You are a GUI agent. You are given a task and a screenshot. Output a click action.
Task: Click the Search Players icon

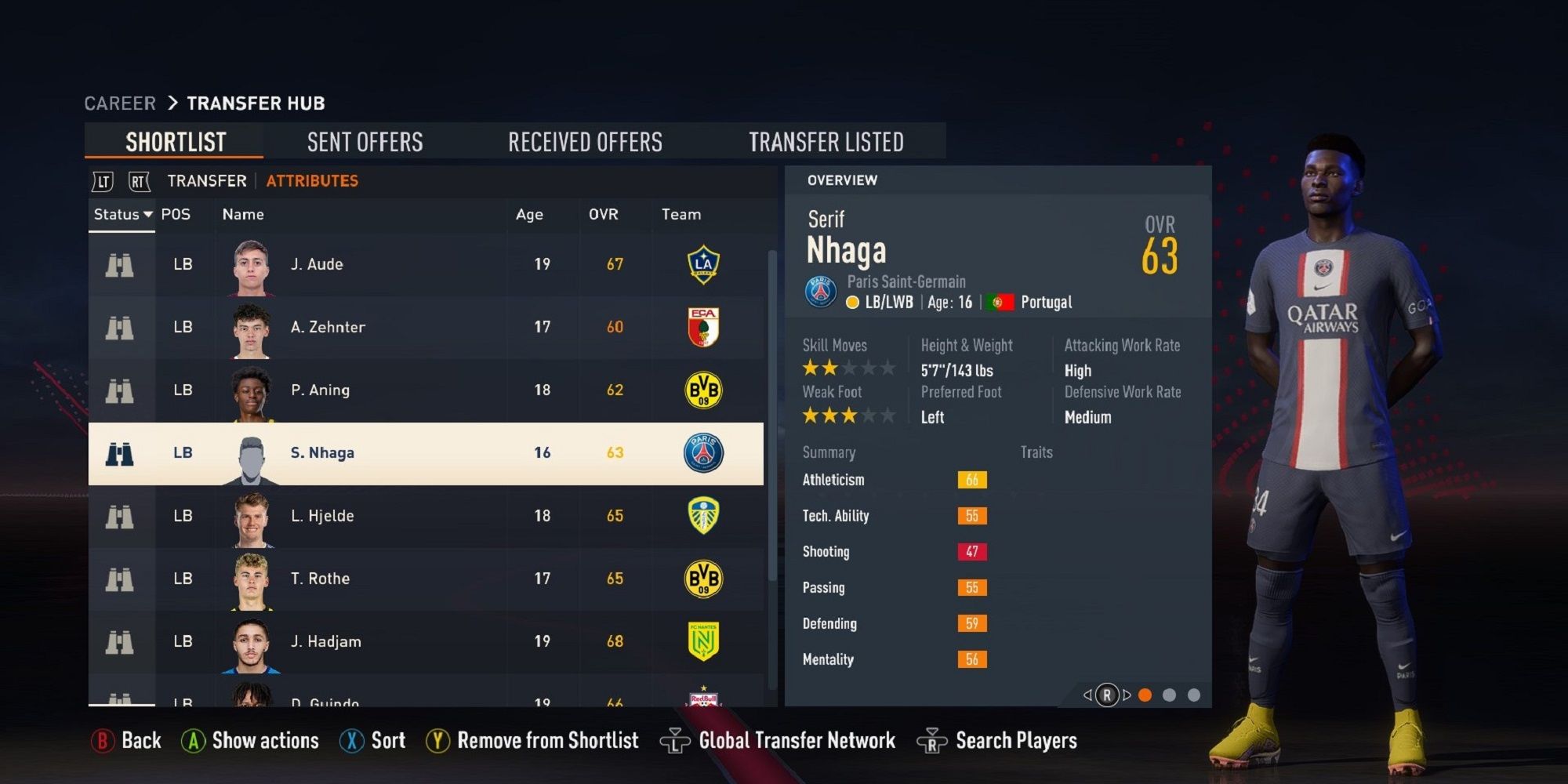933,740
